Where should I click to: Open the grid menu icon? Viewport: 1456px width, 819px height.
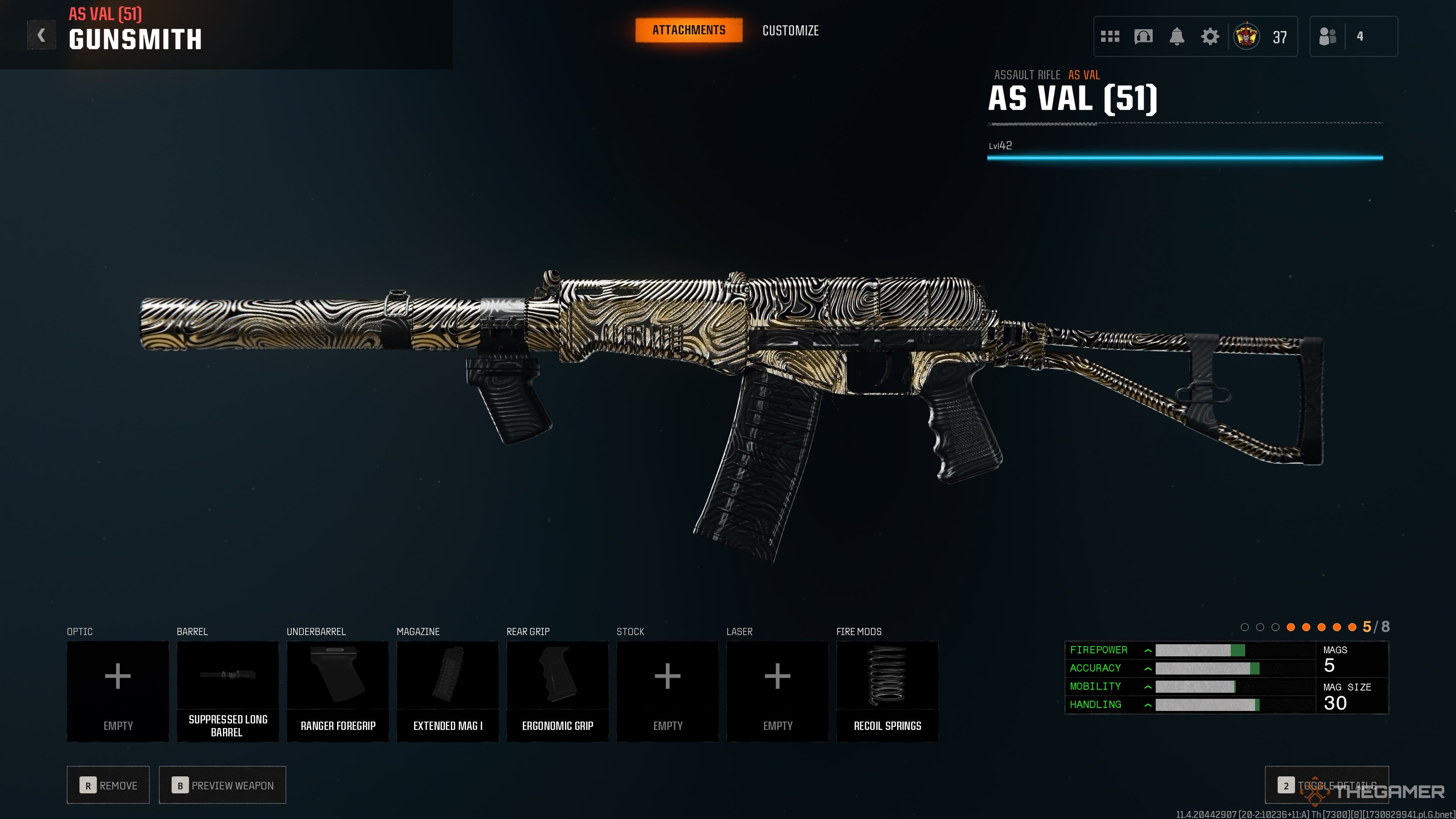click(1109, 37)
